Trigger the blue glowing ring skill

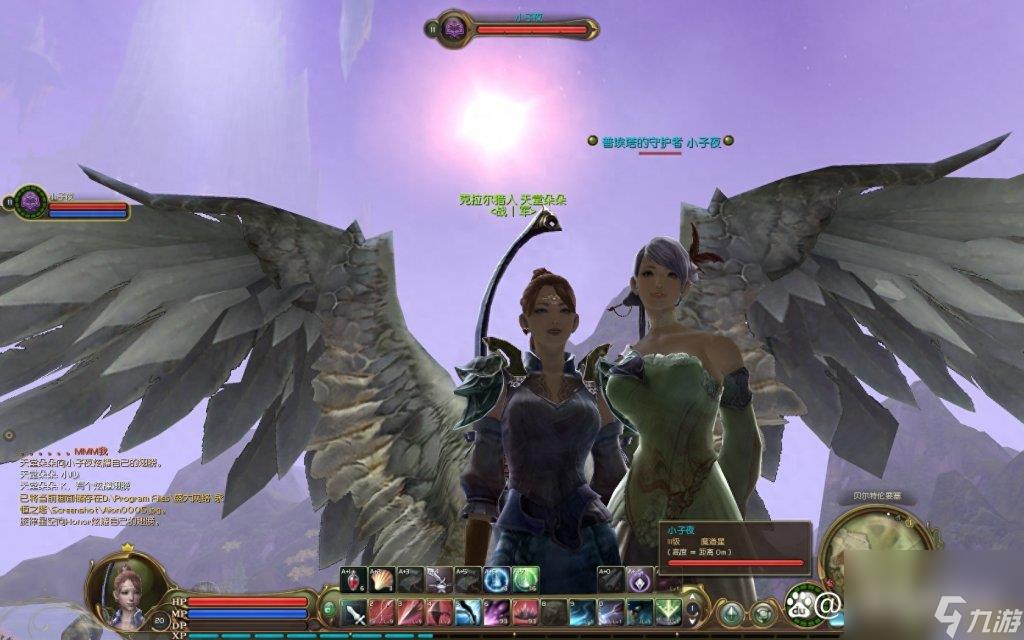click(497, 580)
